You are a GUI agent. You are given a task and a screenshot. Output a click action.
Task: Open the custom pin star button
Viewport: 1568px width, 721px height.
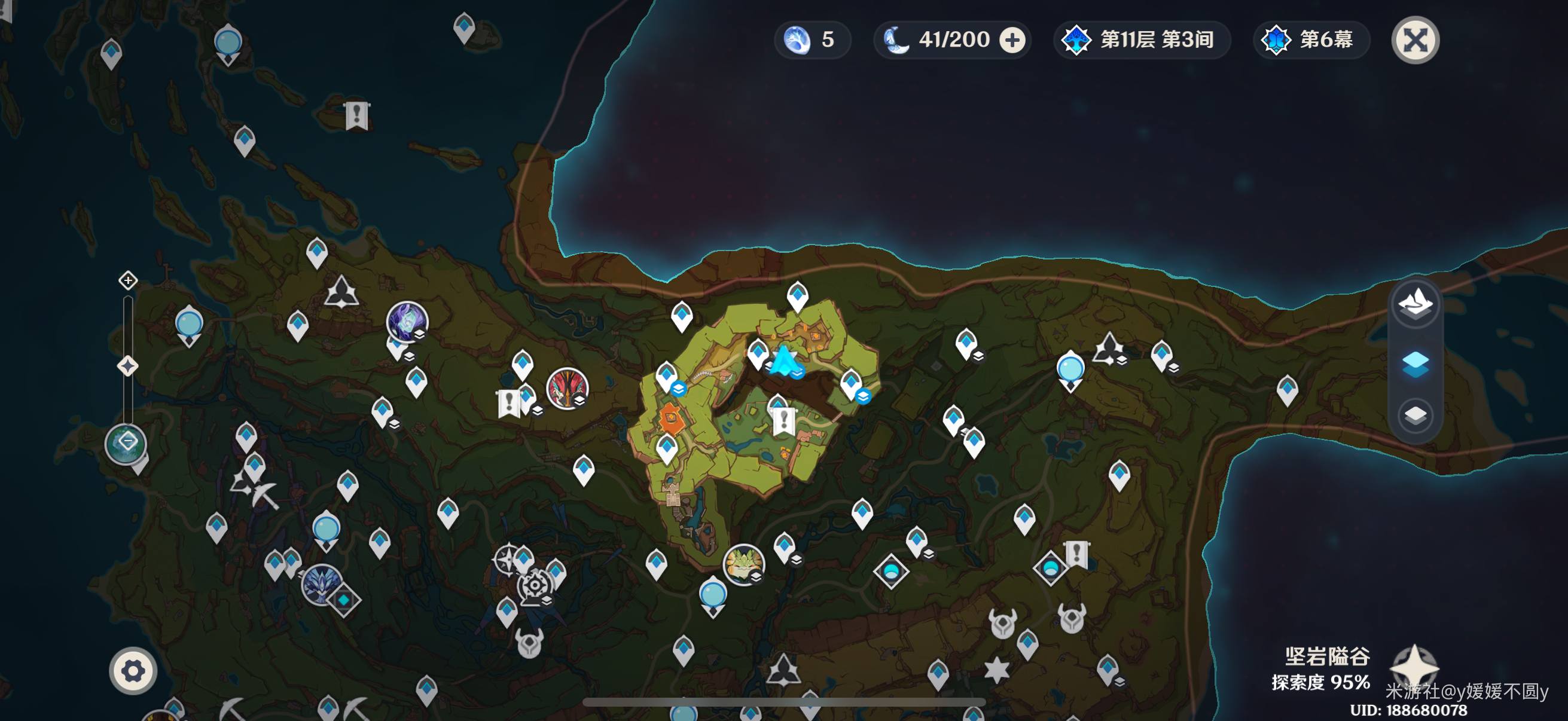pyautogui.click(x=1414, y=667)
